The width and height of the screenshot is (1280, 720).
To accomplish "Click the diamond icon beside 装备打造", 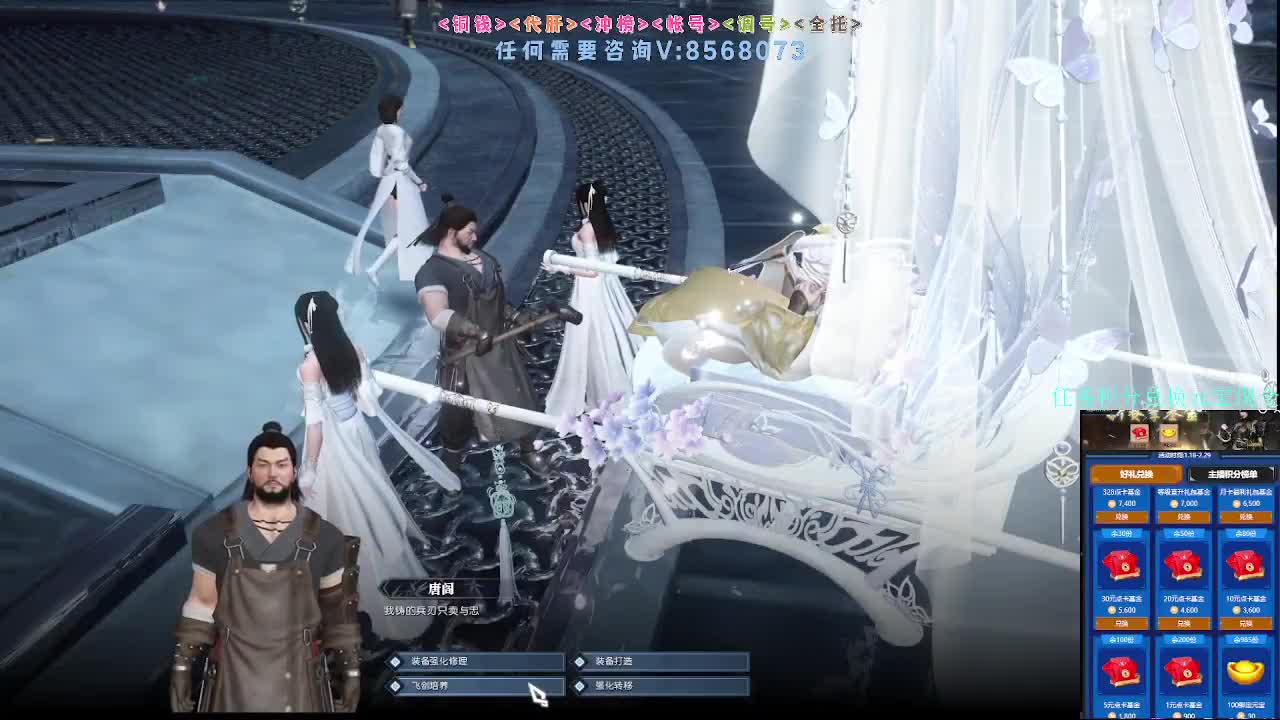I will click(x=580, y=661).
